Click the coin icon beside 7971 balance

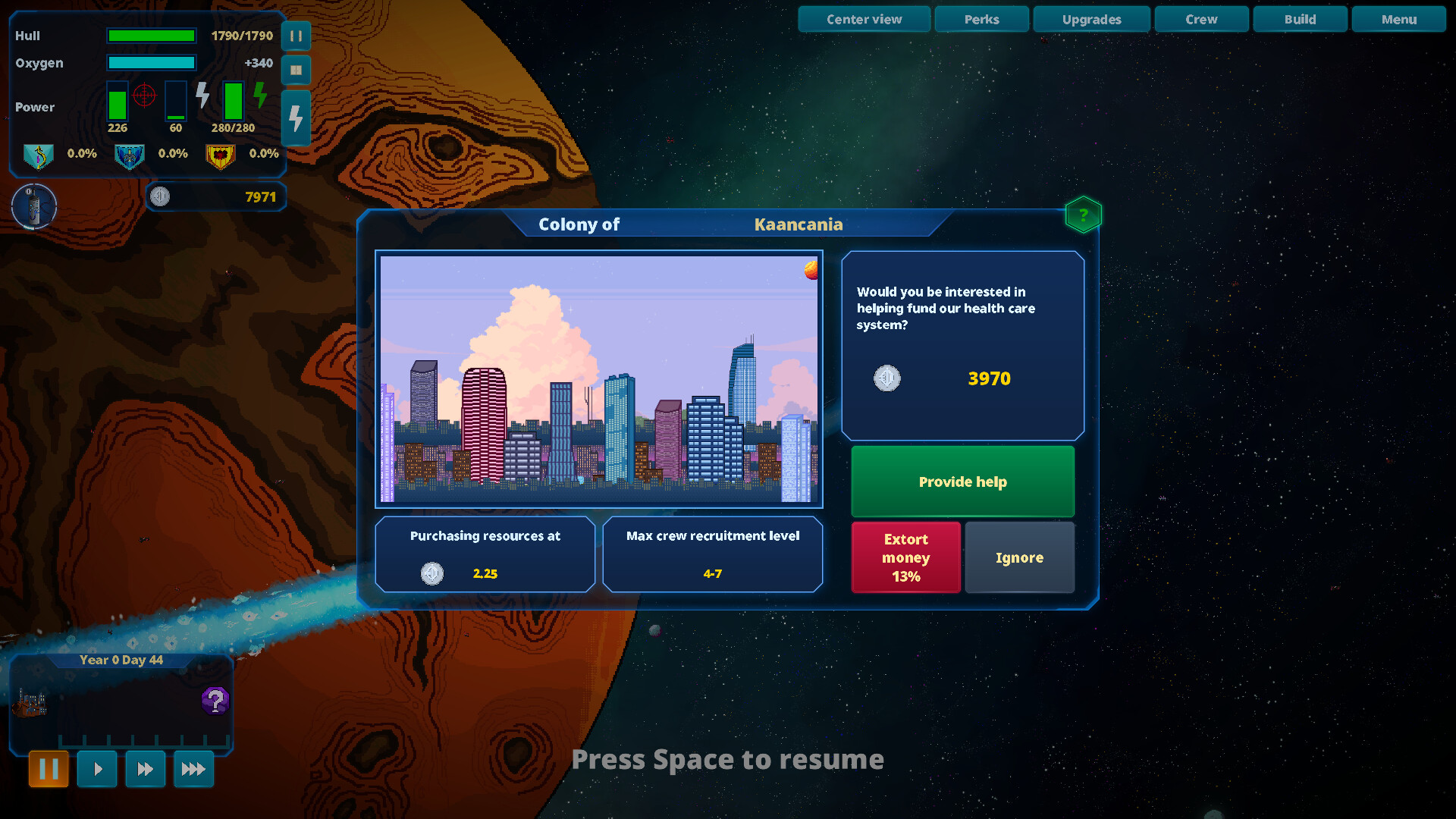coord(160,197)
